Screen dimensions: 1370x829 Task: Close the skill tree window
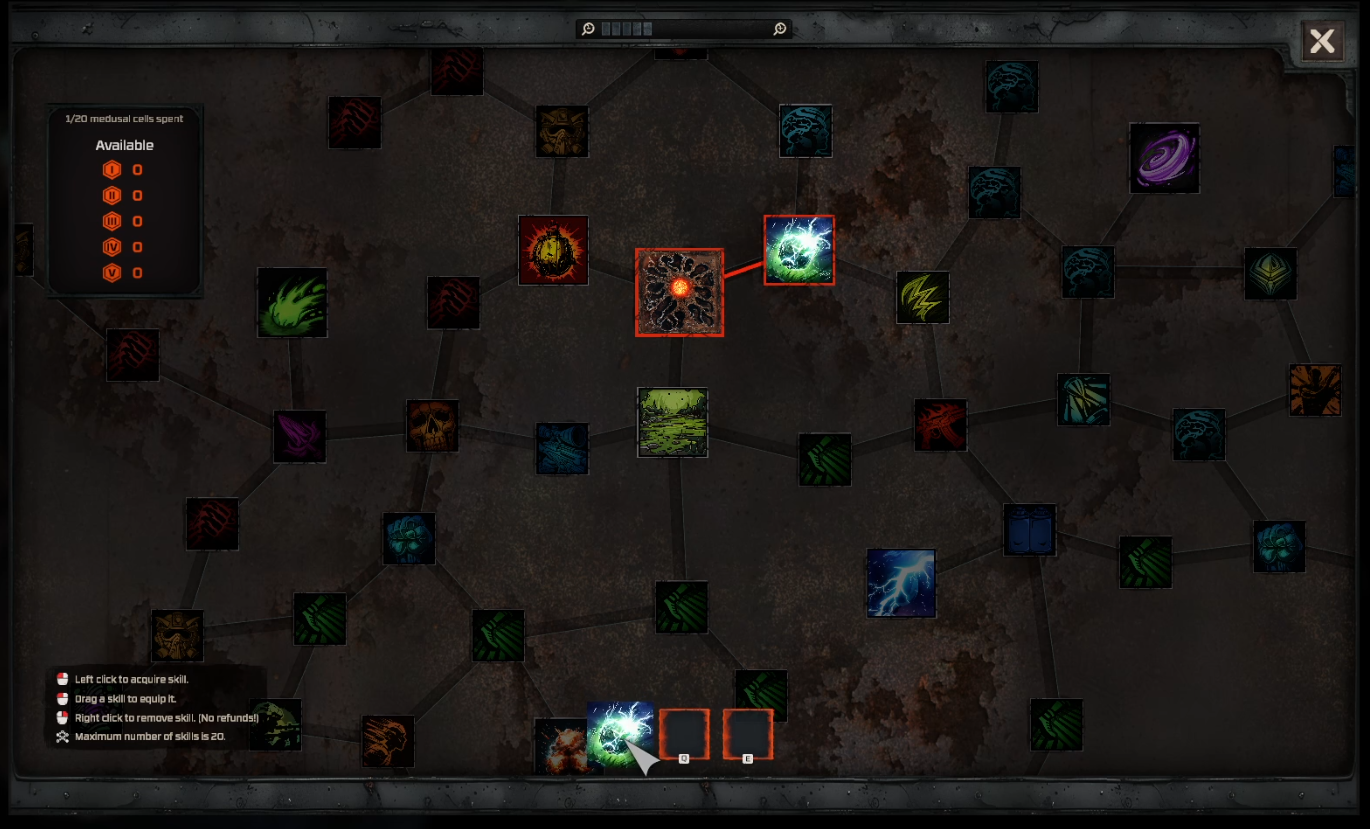1322,42
